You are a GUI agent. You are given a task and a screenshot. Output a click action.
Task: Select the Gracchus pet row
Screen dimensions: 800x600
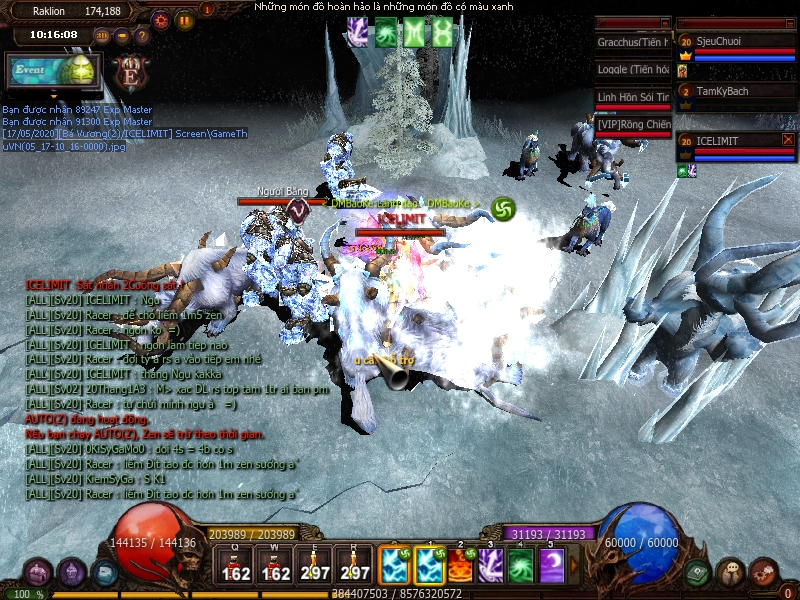pos(634,43)
